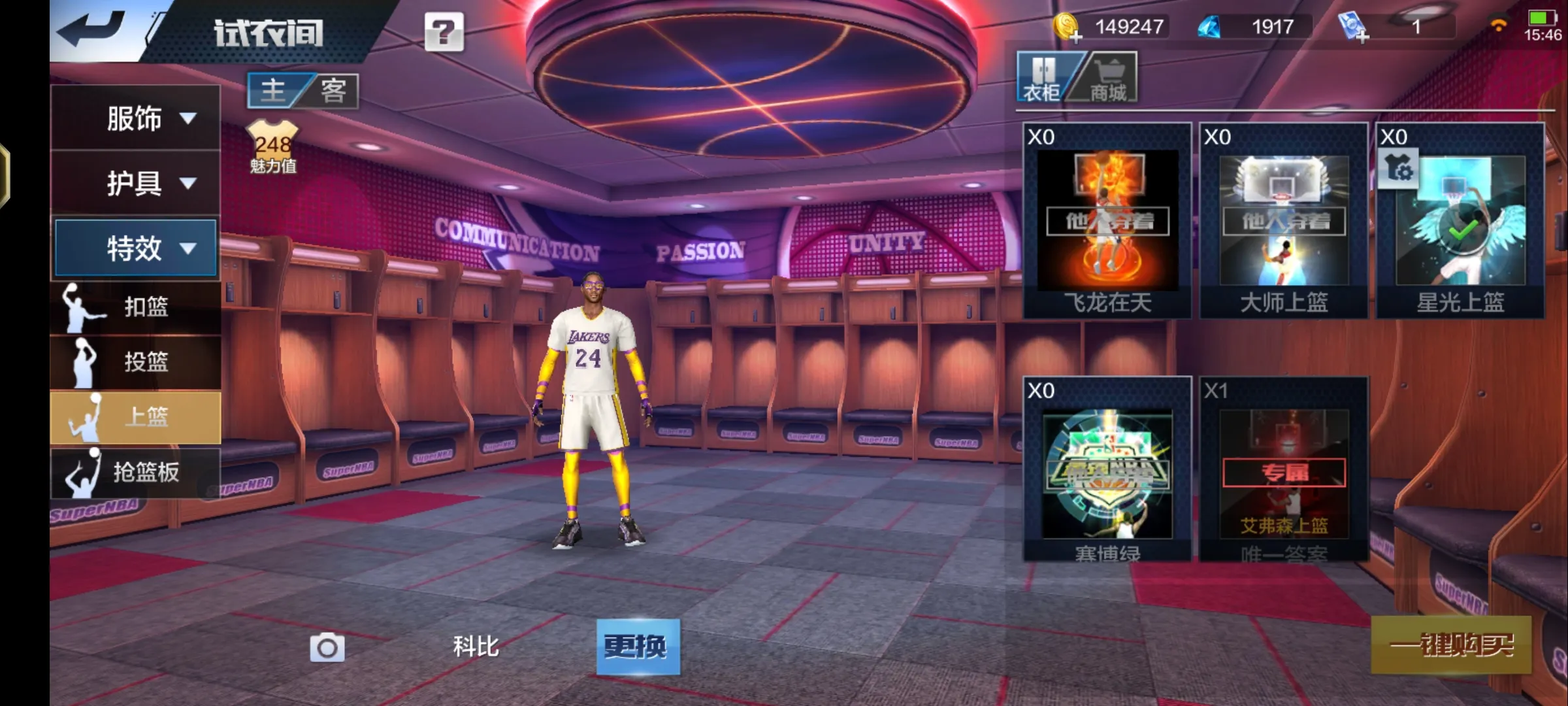Screen dimensions: 1568x706
Task: Go back using the arrow button
Action: [x=91, y=29]
